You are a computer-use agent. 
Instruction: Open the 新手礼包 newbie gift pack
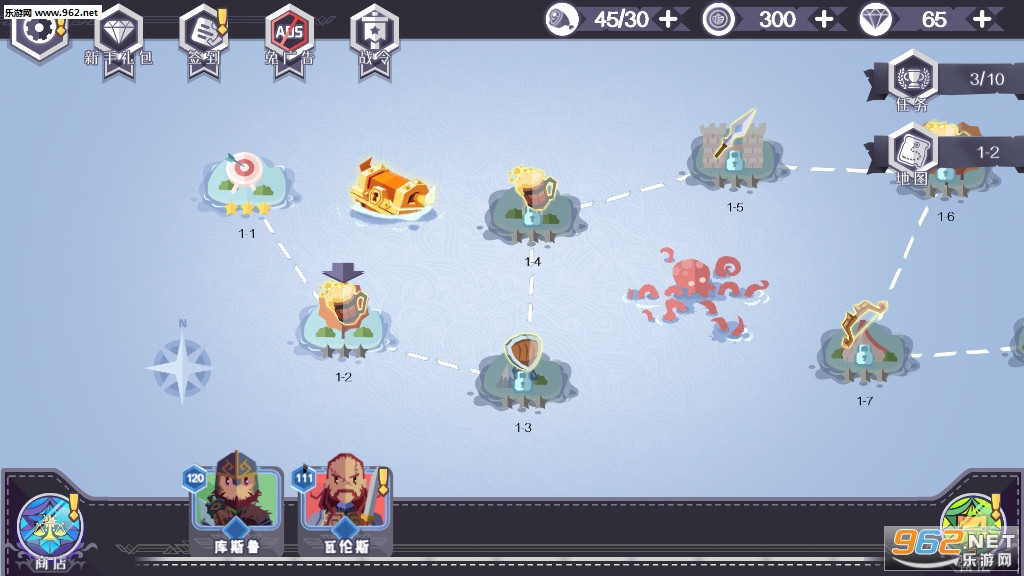(119, 33)
